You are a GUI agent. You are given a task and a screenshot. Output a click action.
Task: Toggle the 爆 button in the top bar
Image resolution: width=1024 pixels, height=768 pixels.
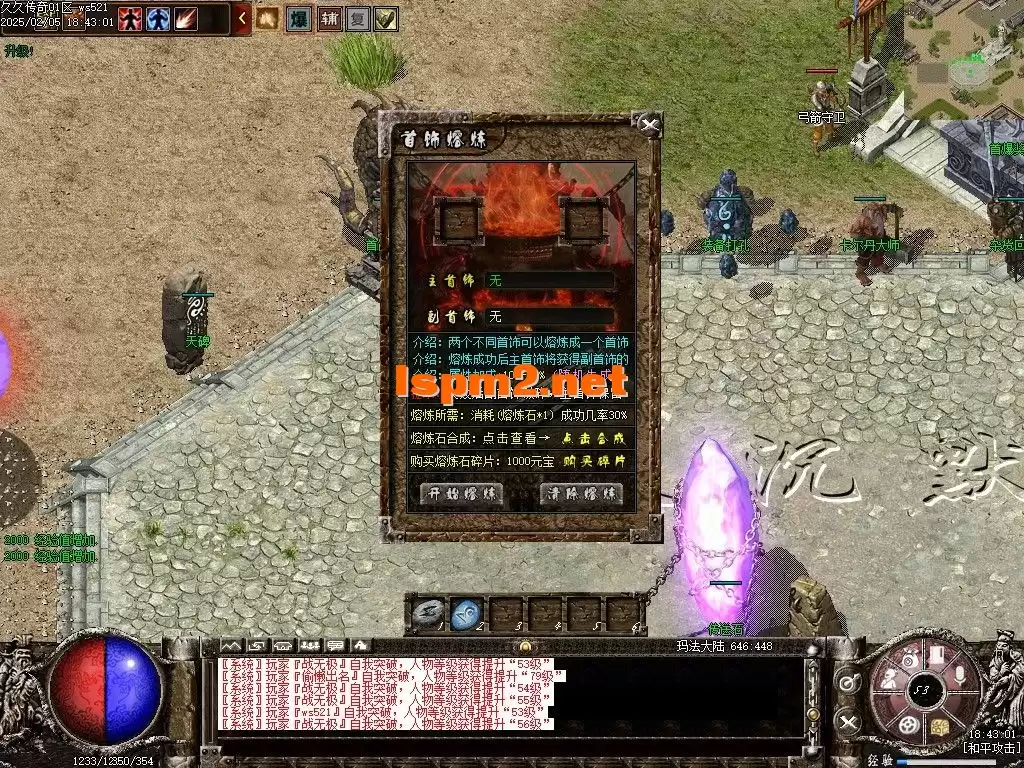click(x=298, y=18)
